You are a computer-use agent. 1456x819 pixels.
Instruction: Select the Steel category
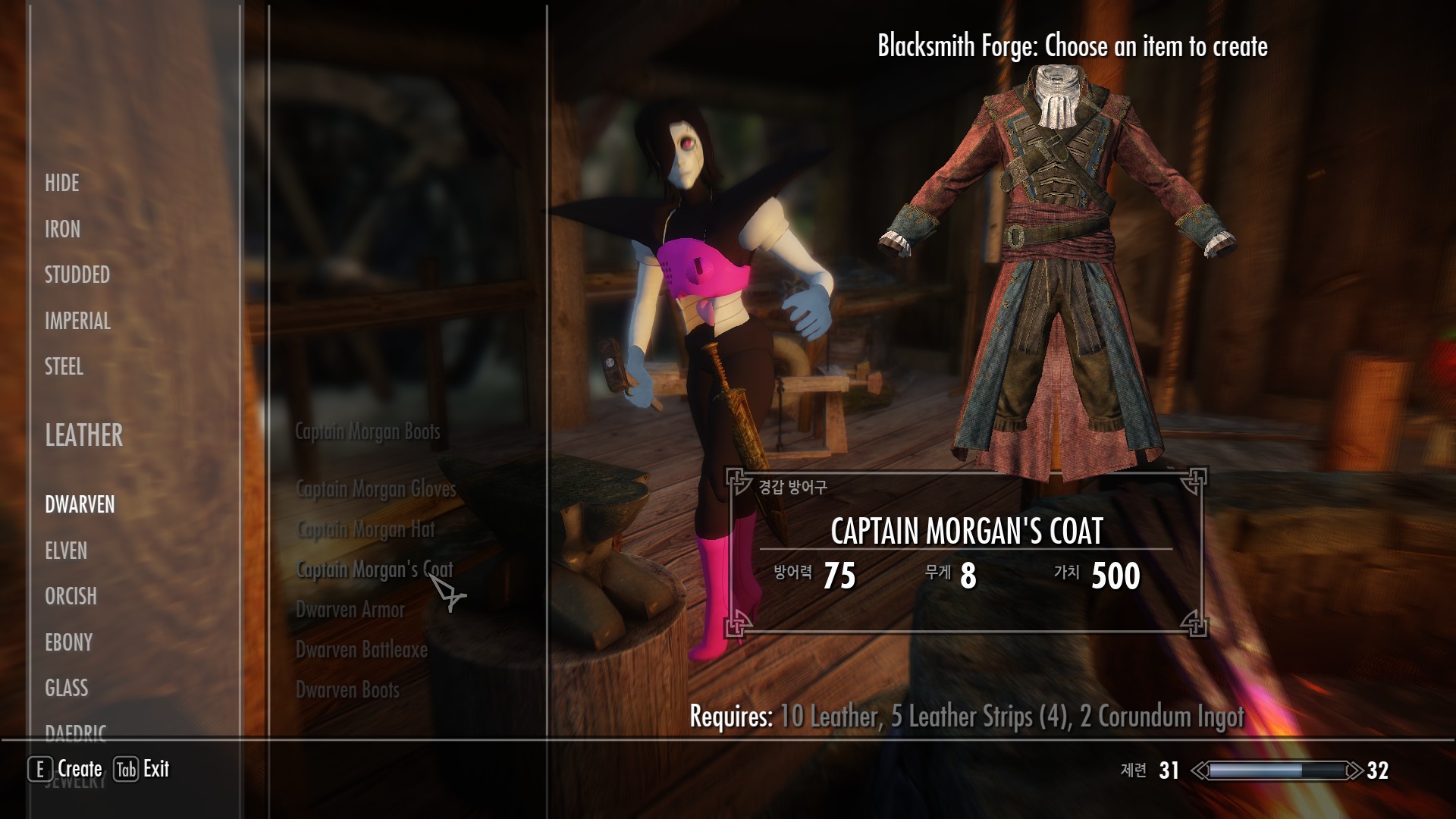64,367
